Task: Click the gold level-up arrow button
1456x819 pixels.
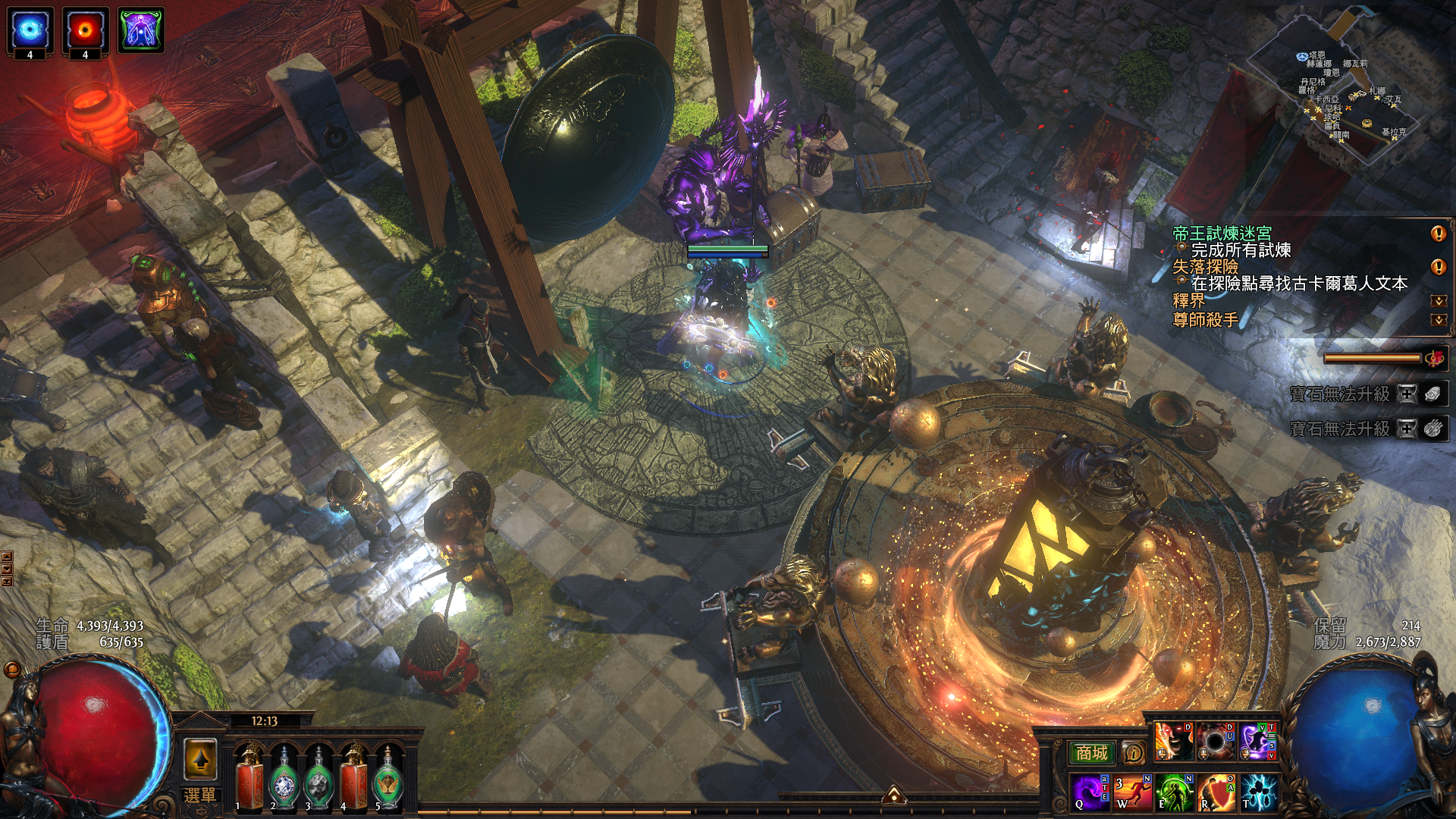Action: (200, 759)
